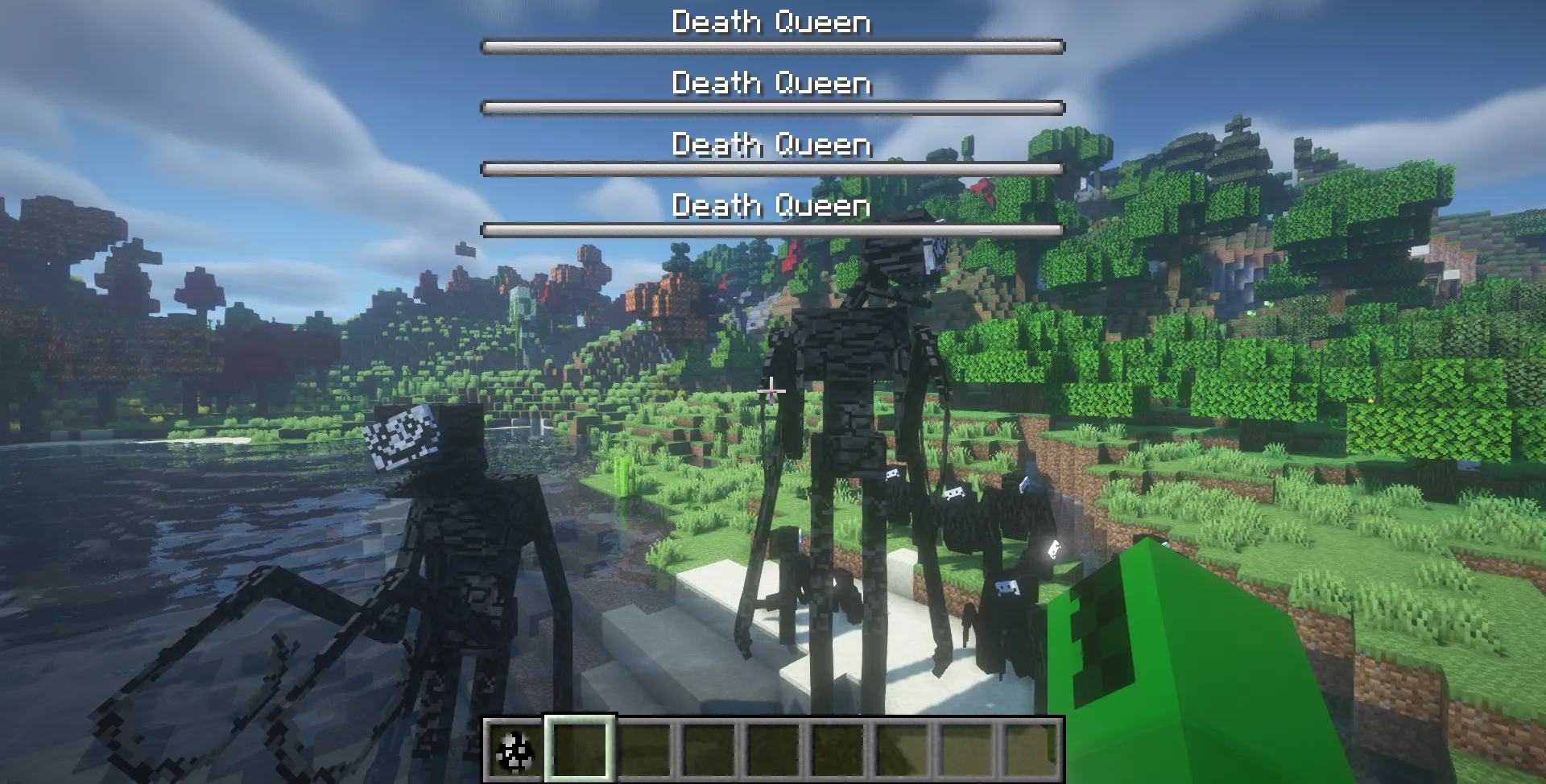Click the currently selected empty hotbar slot

[x=578, y=750]
